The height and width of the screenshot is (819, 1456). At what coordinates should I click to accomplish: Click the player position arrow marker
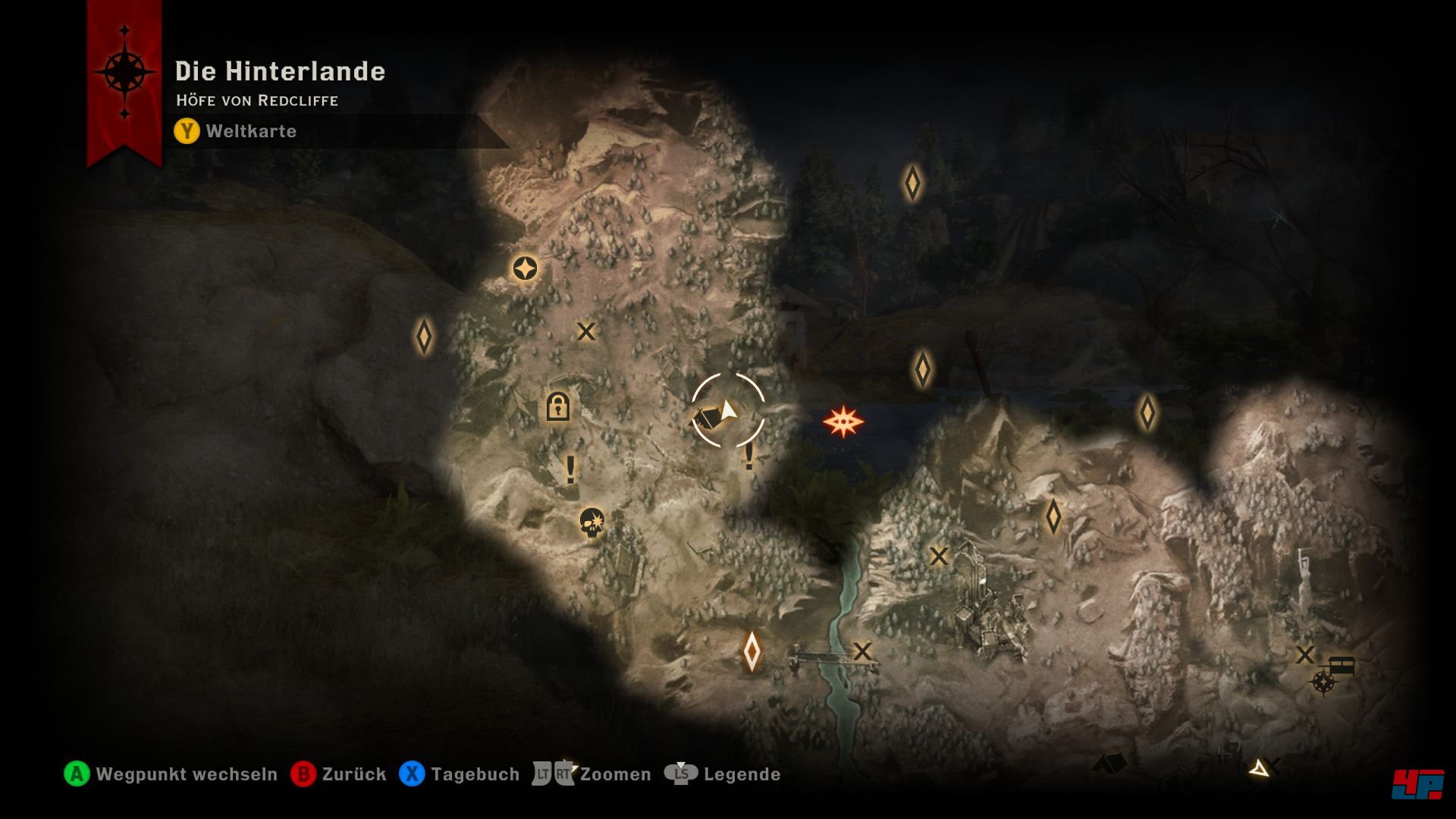[x=728, y=410]
